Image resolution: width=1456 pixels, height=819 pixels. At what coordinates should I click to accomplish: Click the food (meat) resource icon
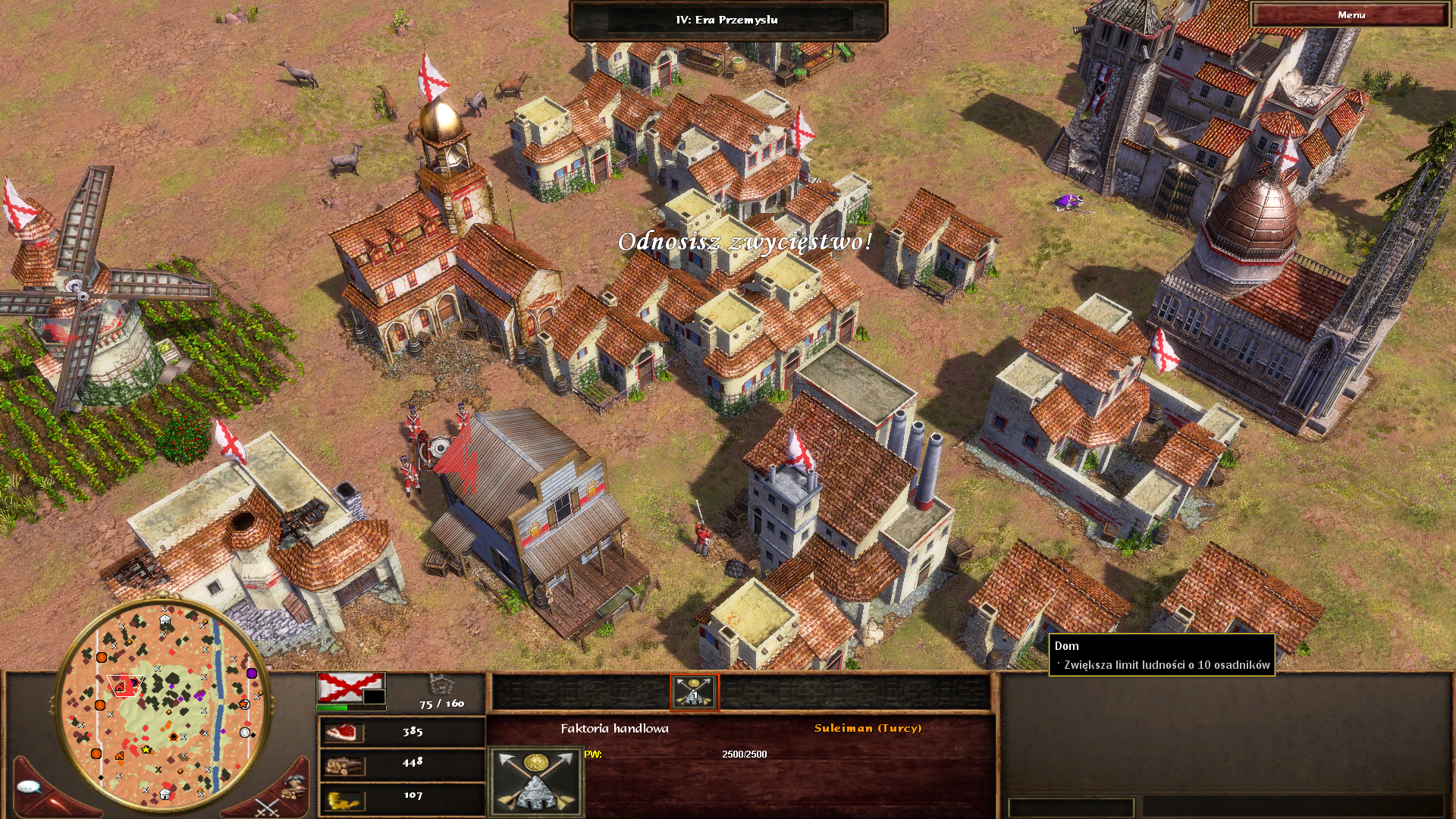[x=343, y=732]
